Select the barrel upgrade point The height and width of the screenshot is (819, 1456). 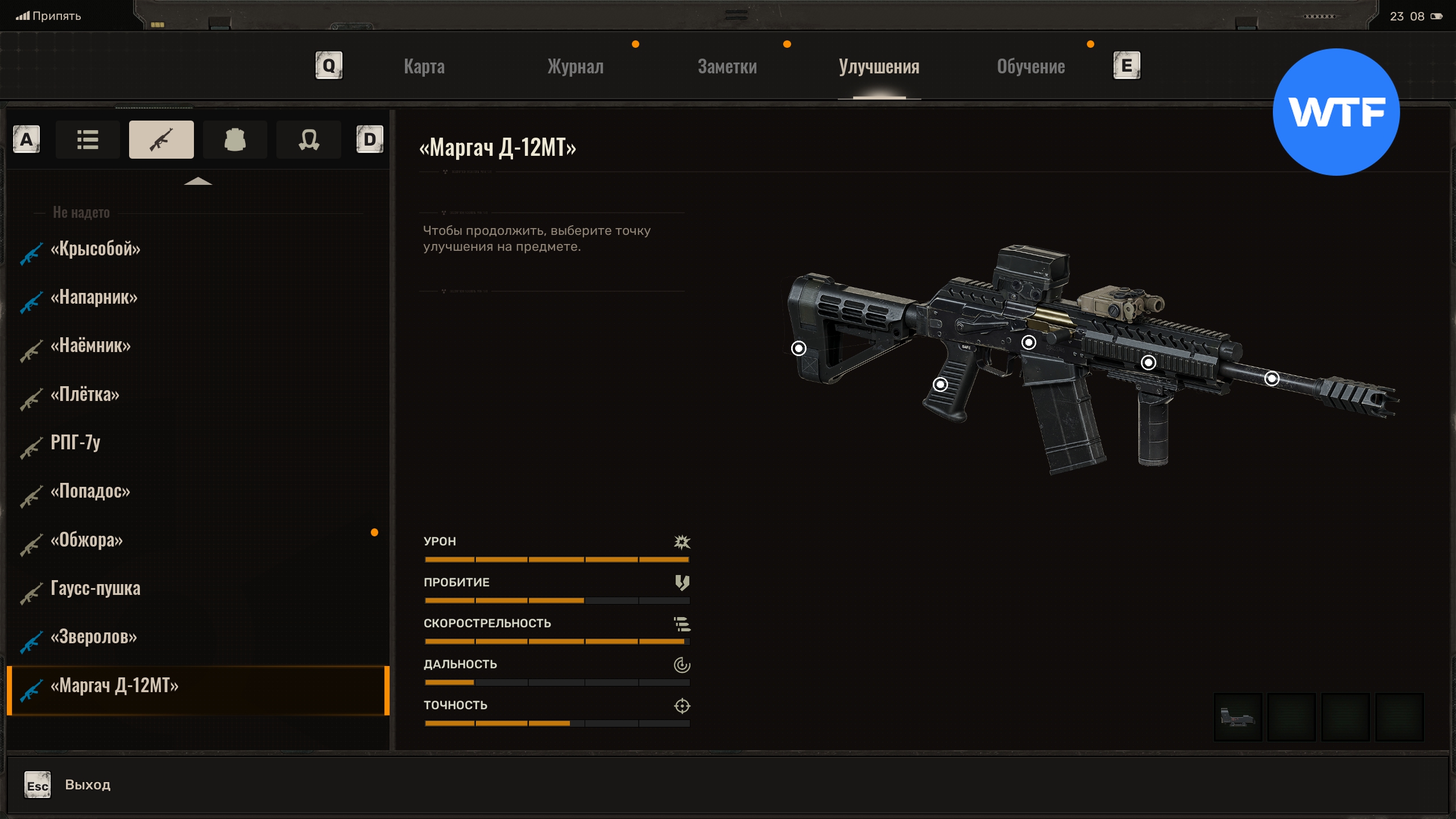(1272, 378)
